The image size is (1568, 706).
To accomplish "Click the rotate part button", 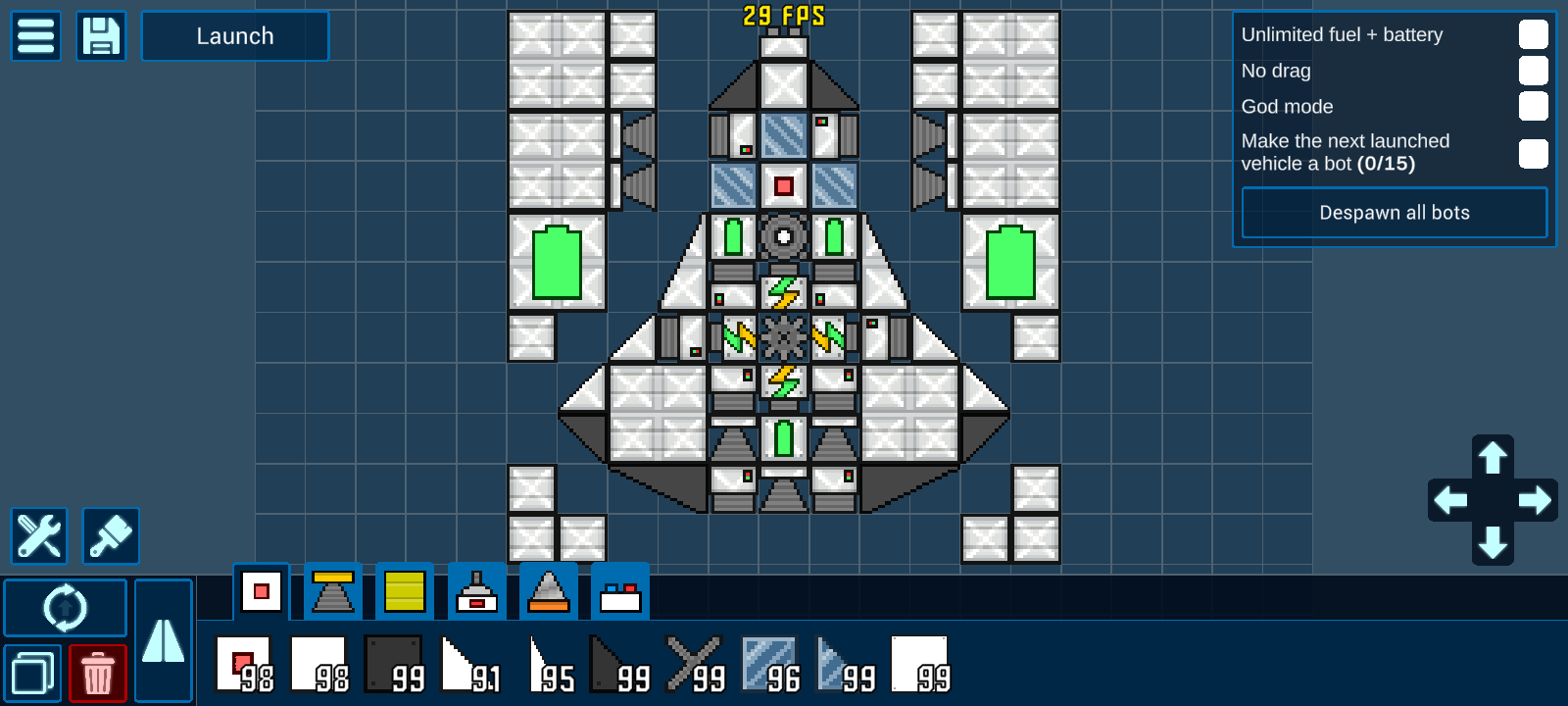I will click(66, 608).
